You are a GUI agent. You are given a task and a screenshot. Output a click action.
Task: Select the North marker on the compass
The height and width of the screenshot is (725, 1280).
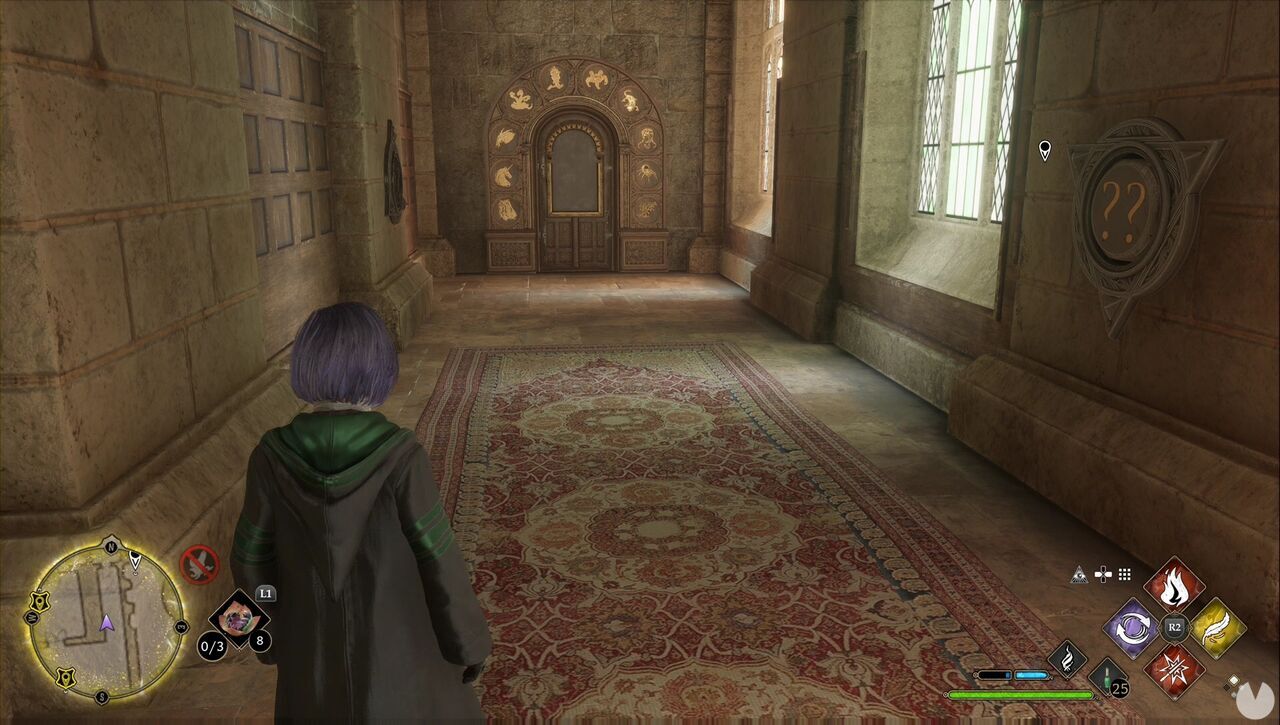tap(110, 546)
